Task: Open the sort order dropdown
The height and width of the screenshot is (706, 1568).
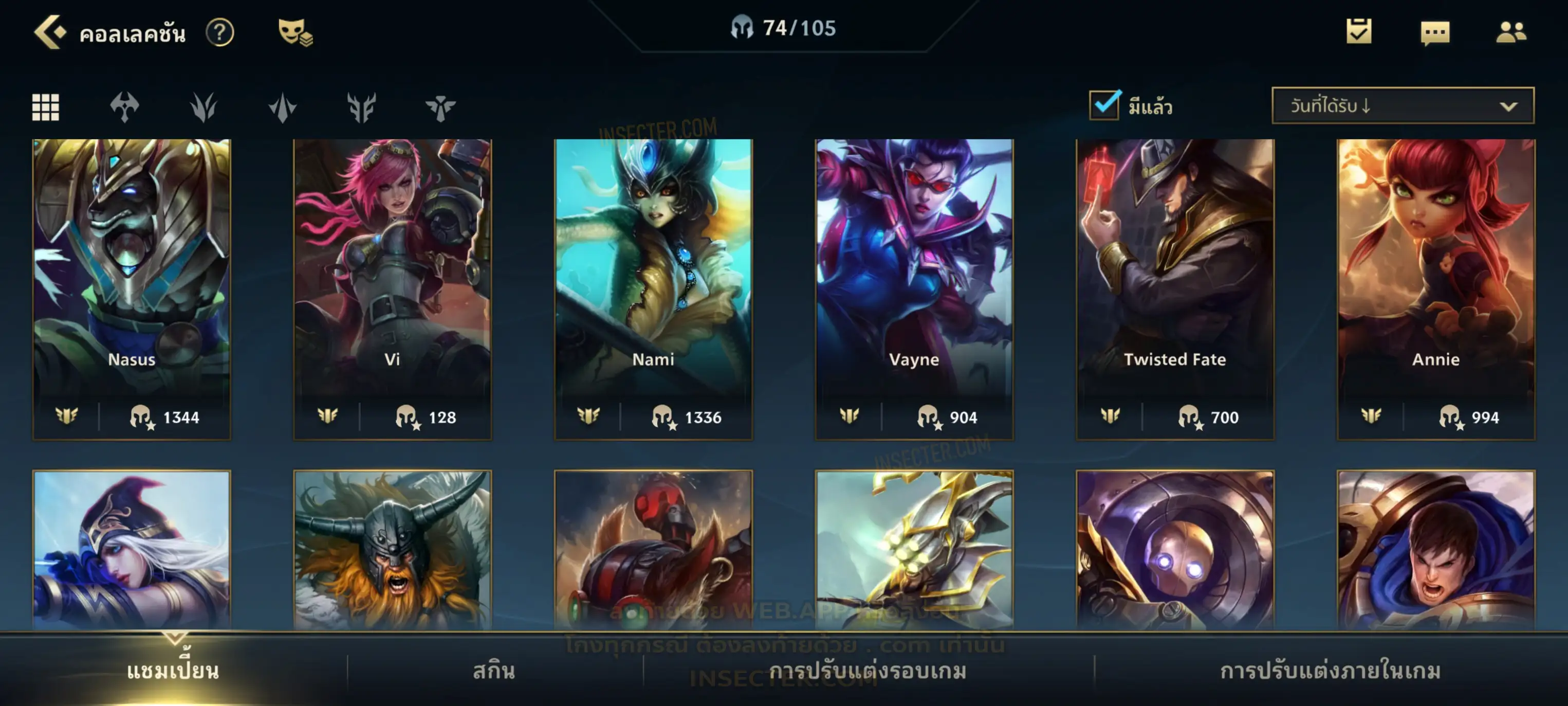Action: [x=1403, y=106]
